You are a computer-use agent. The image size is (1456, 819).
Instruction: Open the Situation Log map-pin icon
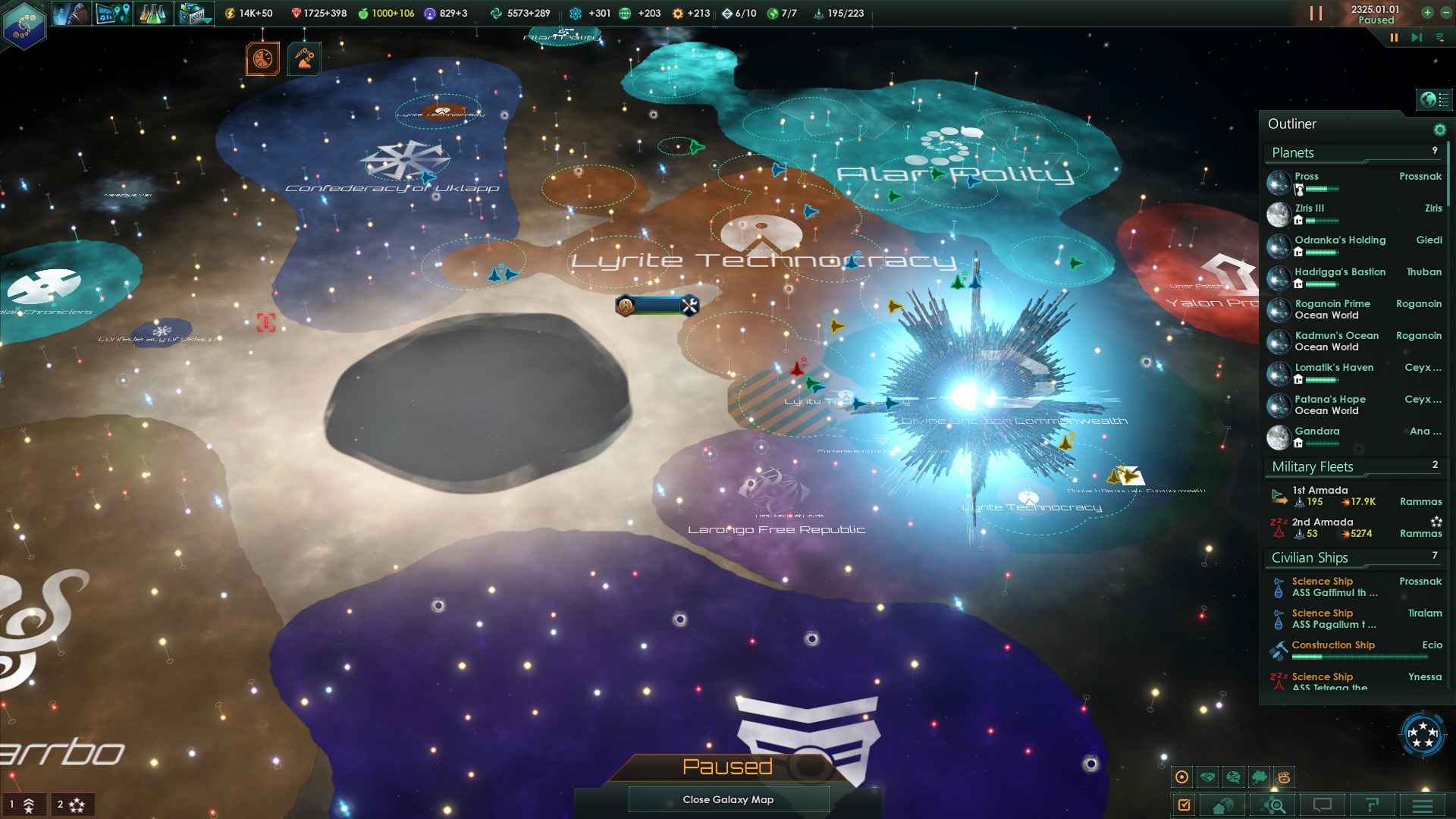coord(112,13)
